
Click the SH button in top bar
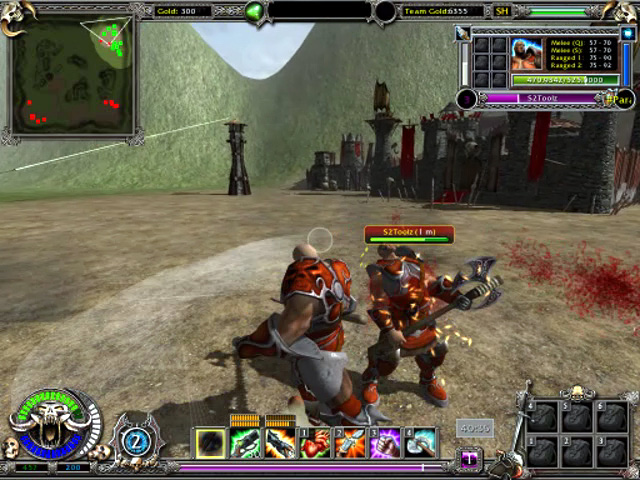(502, 12)
